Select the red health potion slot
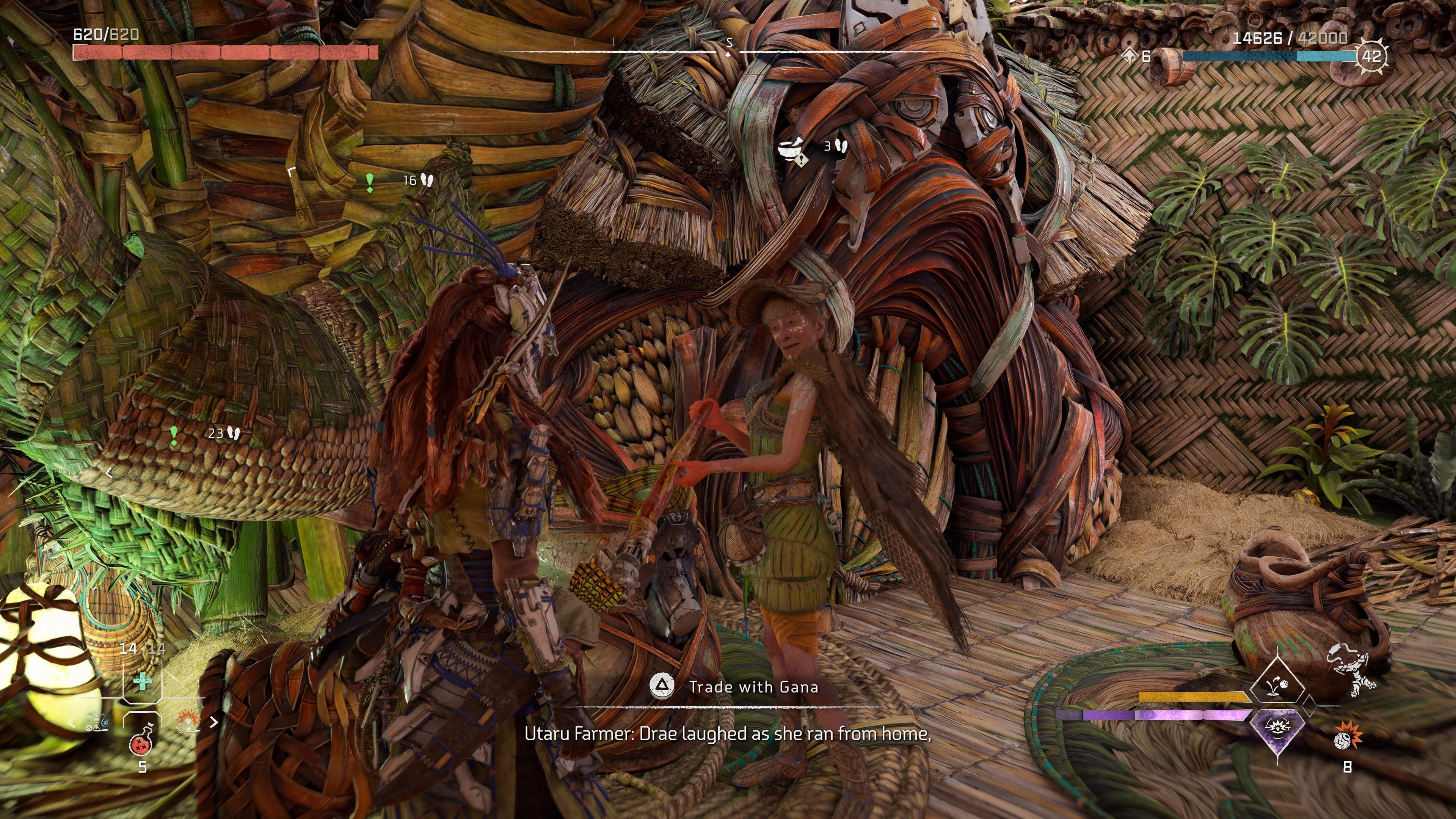The height and width of the screenshot is (819, 1456). coord(141,743)
